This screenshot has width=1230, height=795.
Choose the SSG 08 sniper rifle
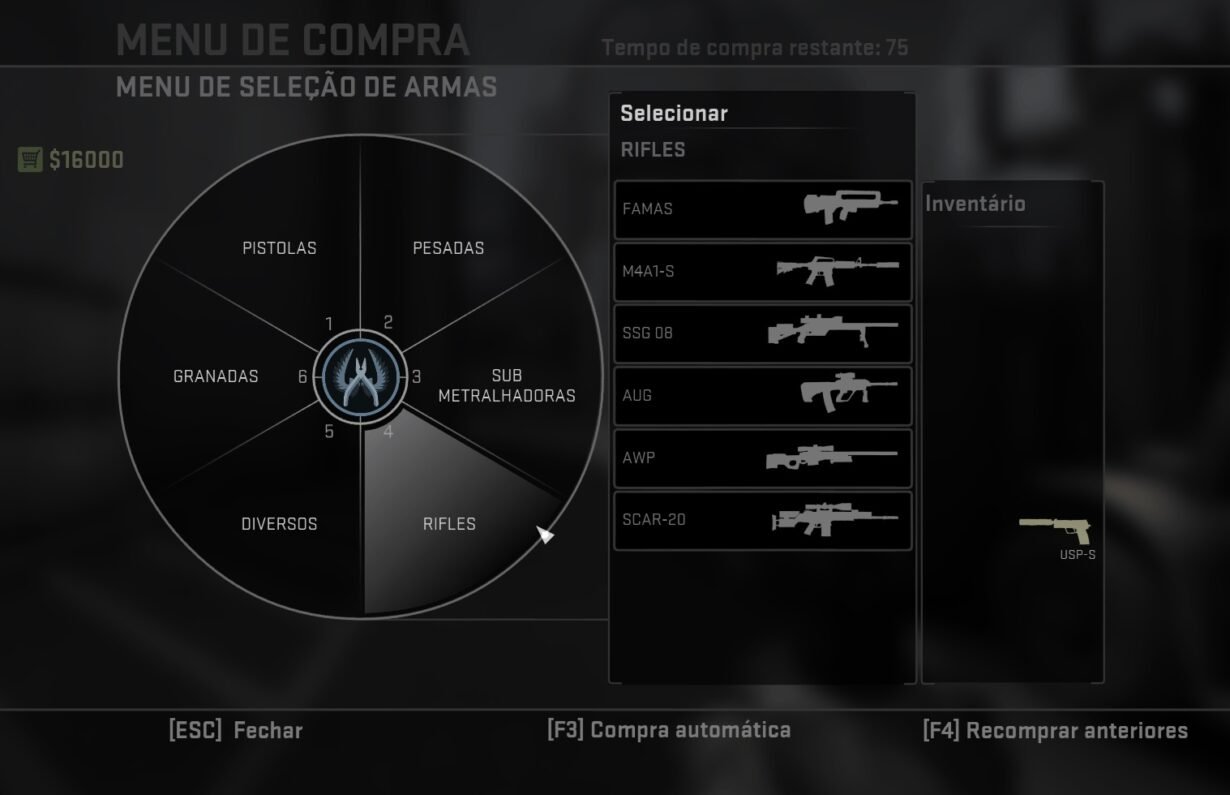pos(762,334)
